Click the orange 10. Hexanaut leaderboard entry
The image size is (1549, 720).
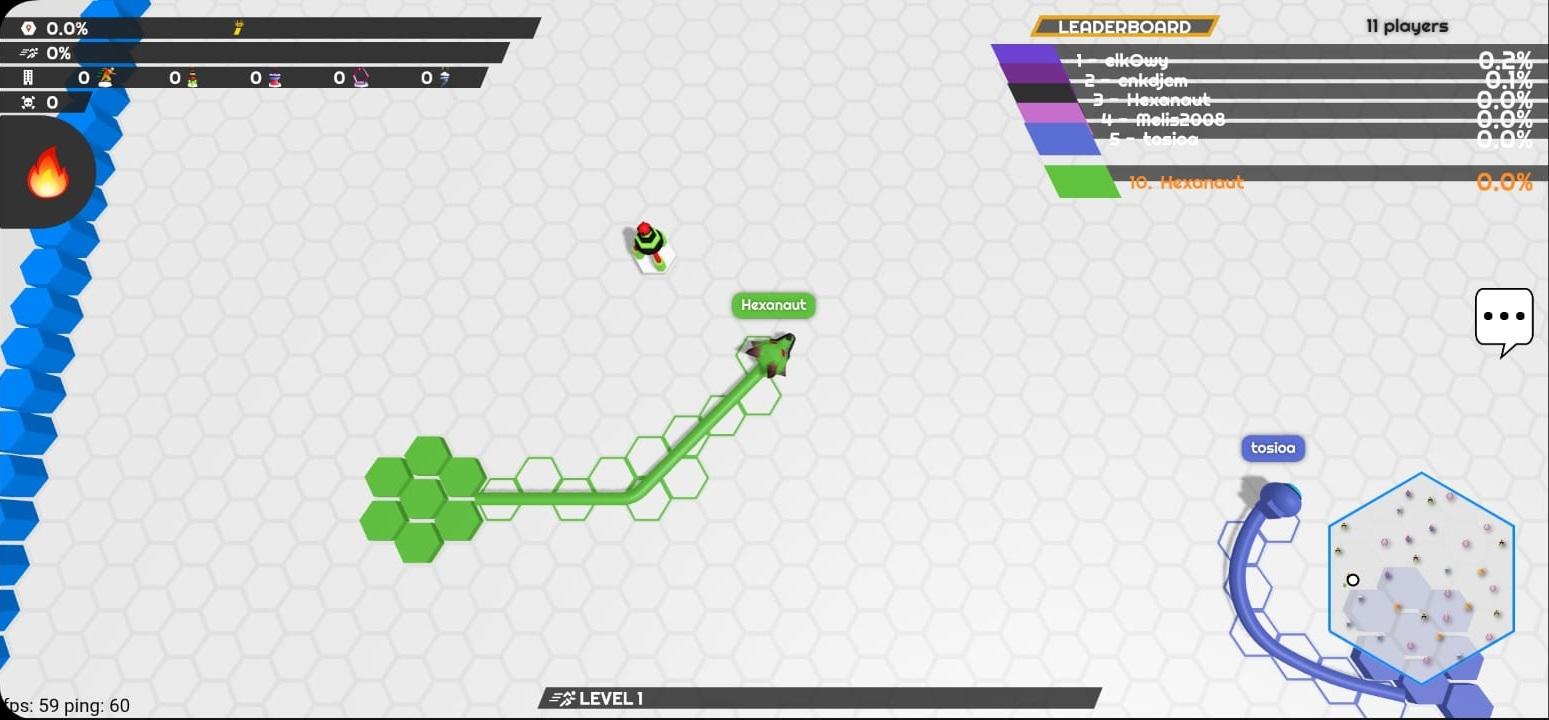tap(1186, 182)
